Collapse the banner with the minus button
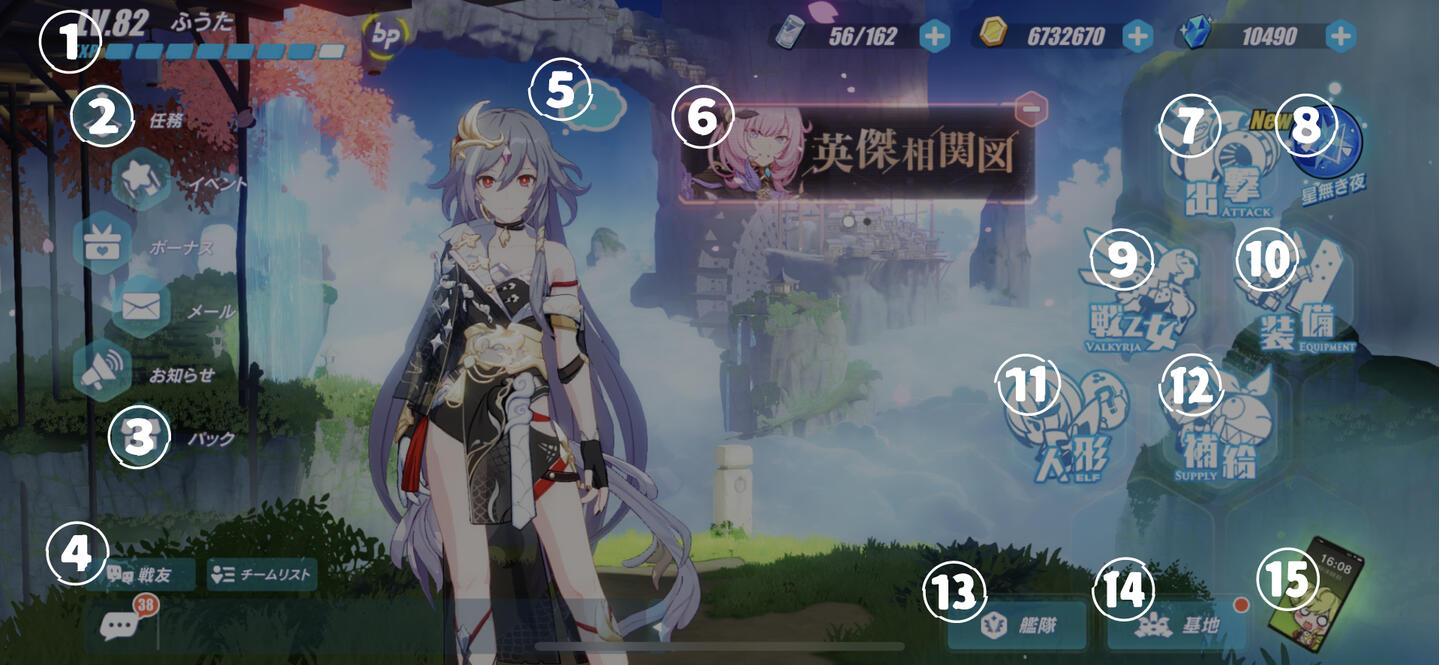1439x665 pixels. [1031, 107]
